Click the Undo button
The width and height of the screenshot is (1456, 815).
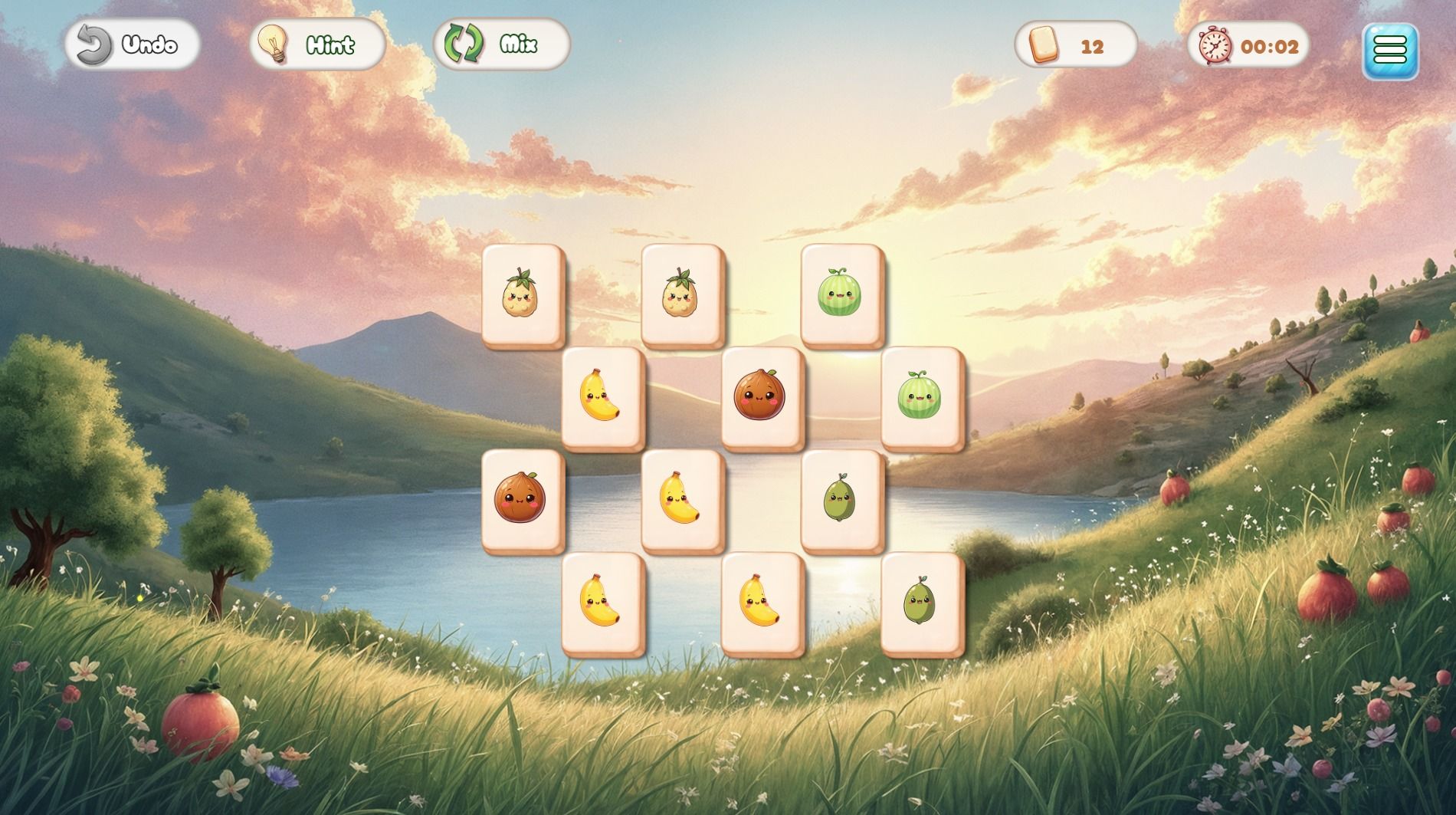130,44
